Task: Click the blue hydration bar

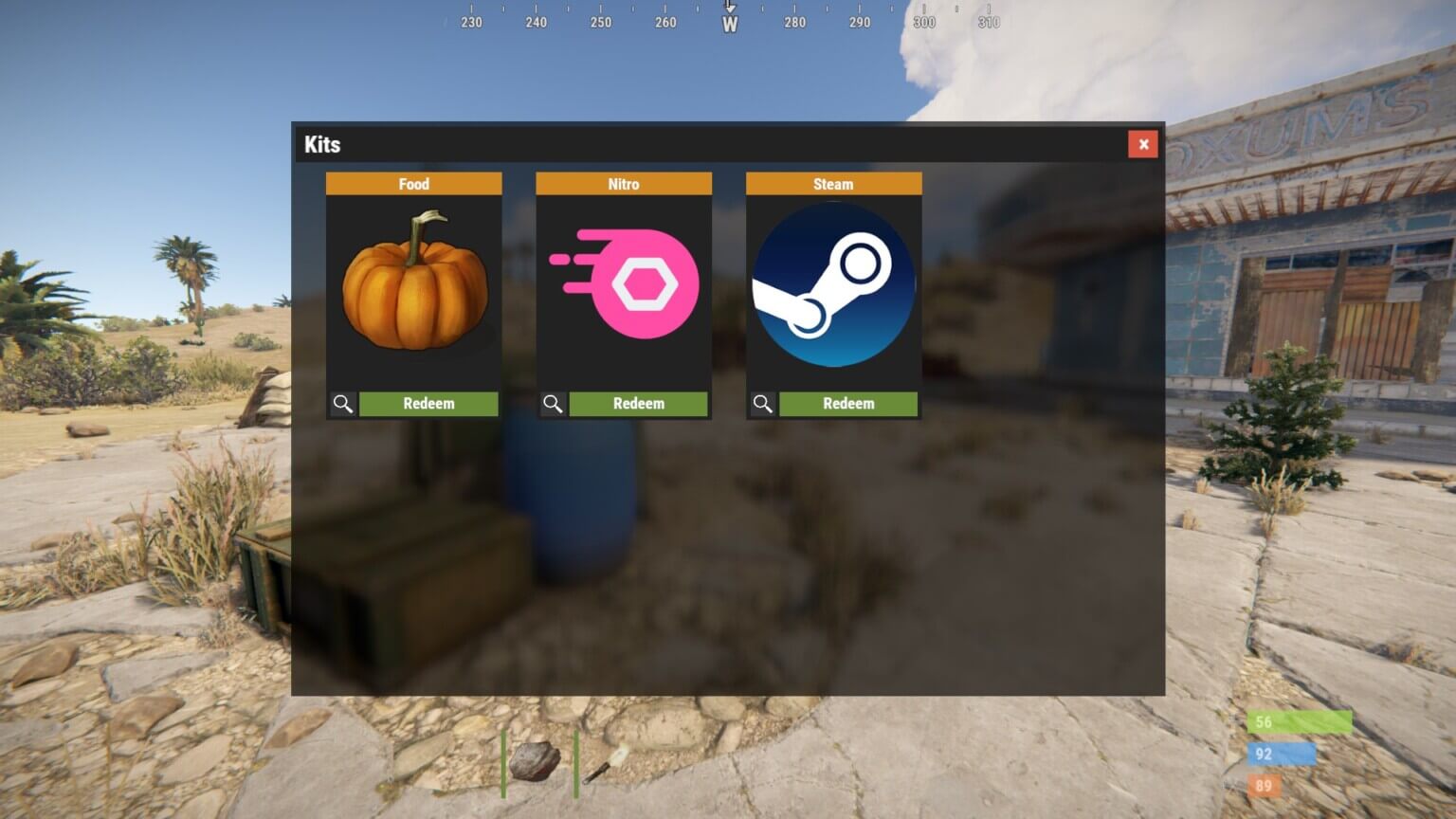Action: (1280, 755)
